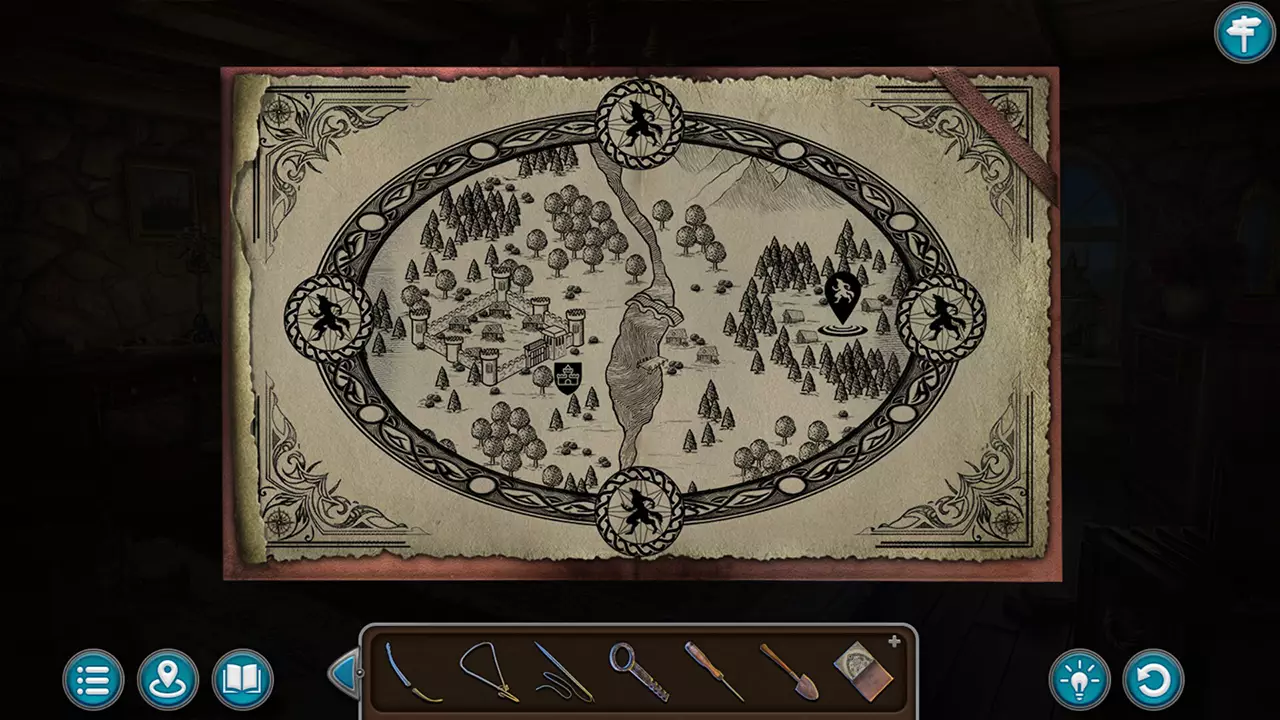Open the main menu list icon
The image size is (1280, 720).
[92, 679]
